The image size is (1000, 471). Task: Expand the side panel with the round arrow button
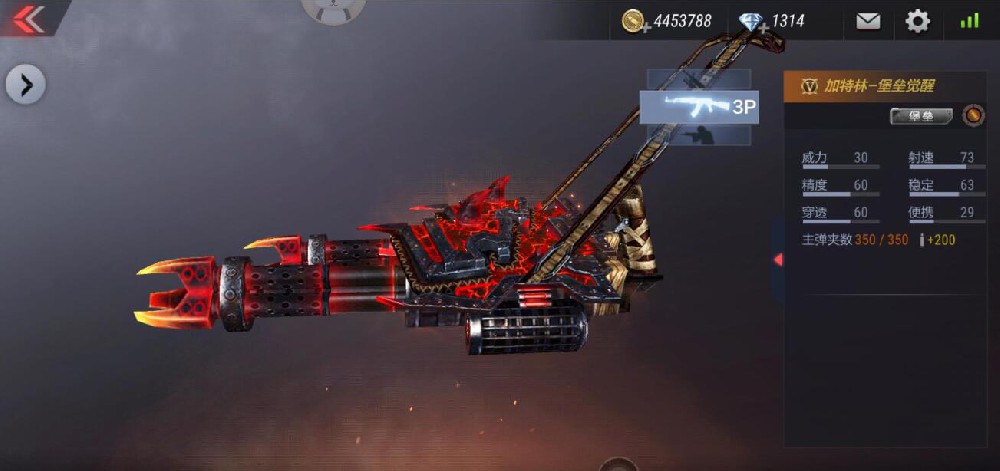[26, 85]
